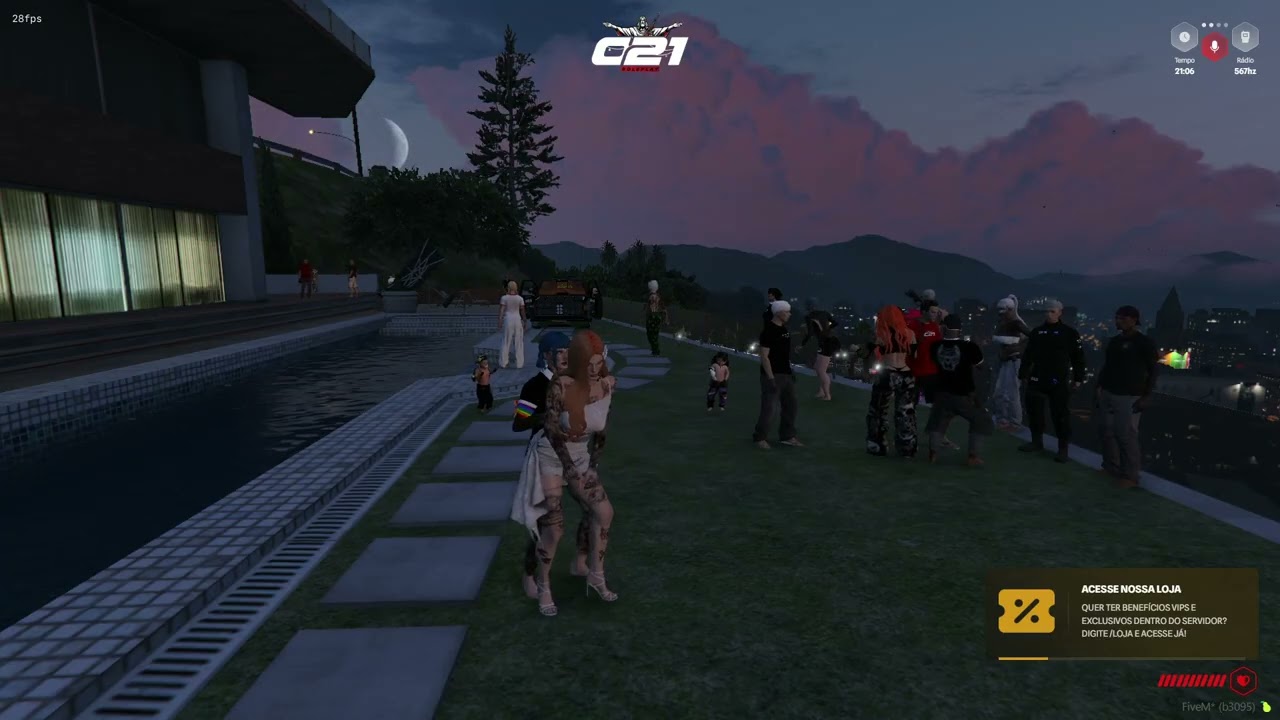Click the DIGITE /LOJA store text
Image resolution: width=1280 pixels, height=720 pixels.
(x=1133, y=633)
